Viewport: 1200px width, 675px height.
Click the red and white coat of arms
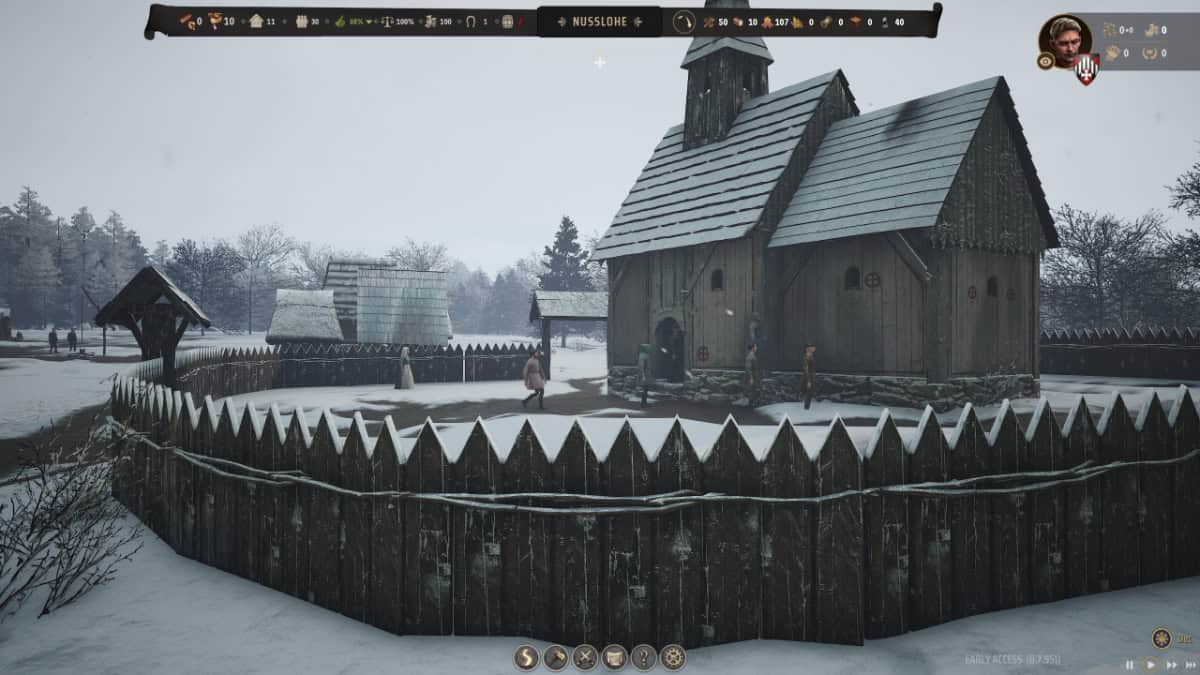coord(1087,69)
